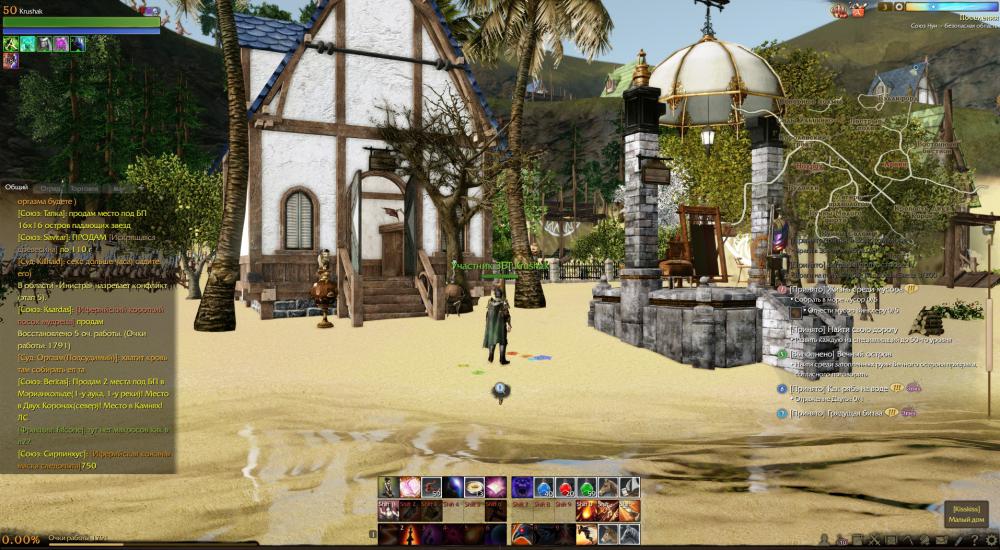Open the crossed swords menu icon

875,541
